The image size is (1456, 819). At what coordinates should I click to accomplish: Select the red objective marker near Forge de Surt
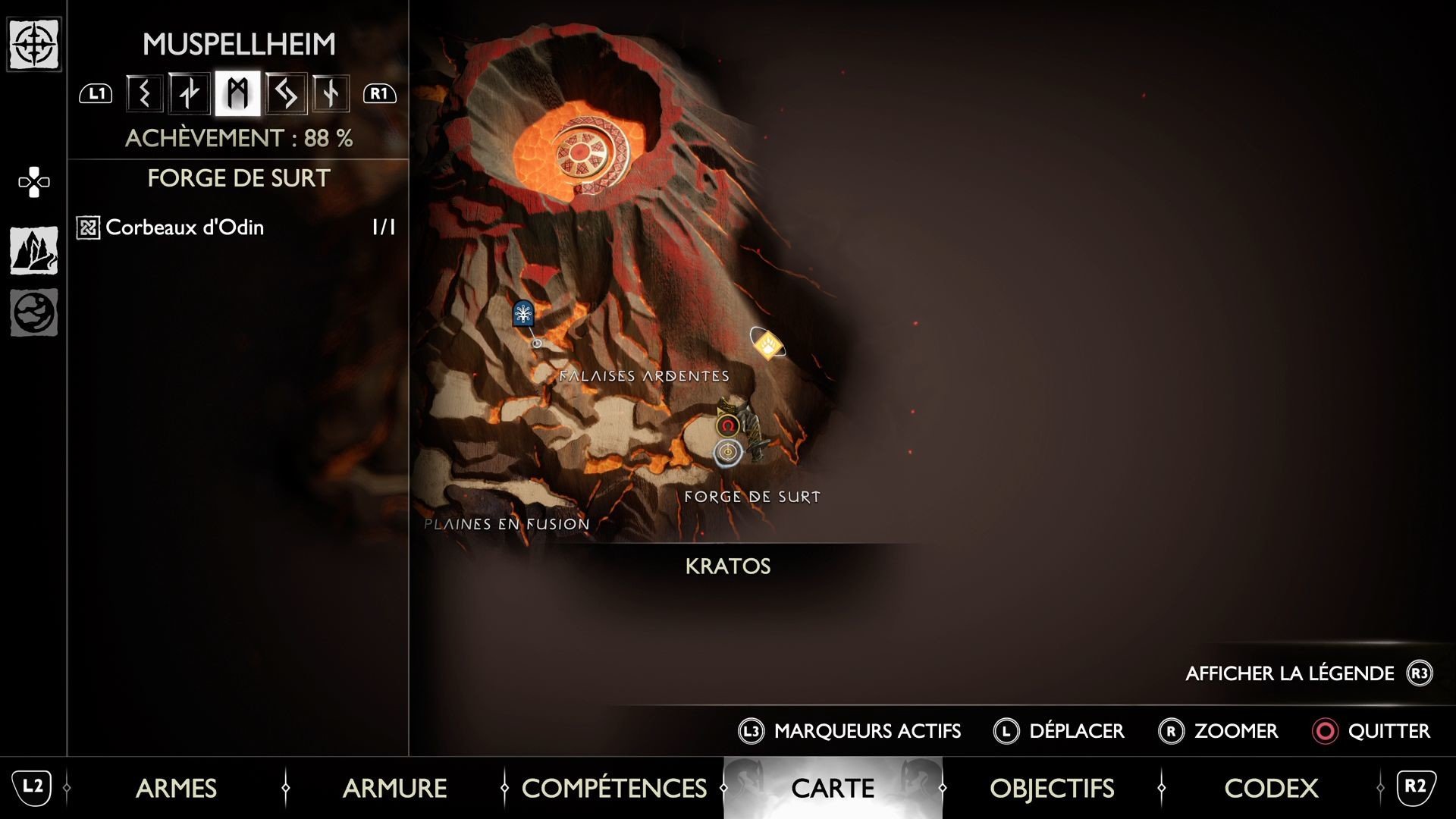pyautogui.click(x=726, y=427)
